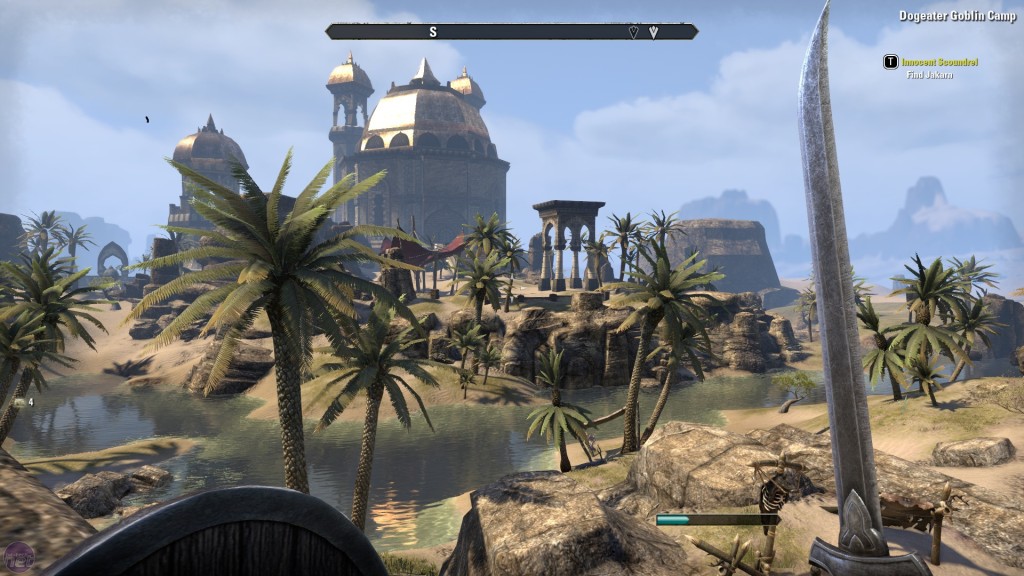
Task: Click the South heading on the compass bar
Action: click(x=433, y=32)
